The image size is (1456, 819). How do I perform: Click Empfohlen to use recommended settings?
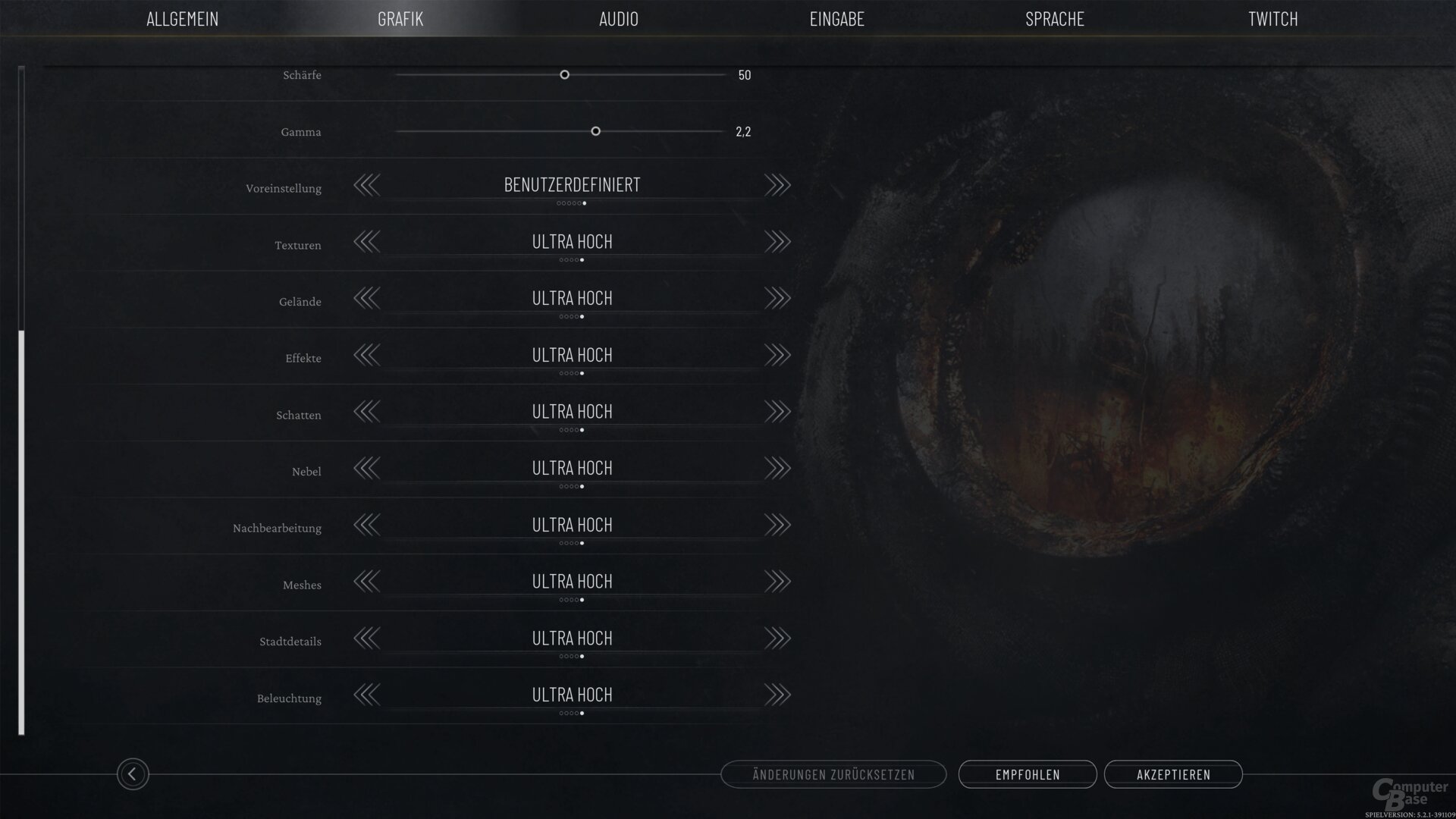tap(1028, 774)
